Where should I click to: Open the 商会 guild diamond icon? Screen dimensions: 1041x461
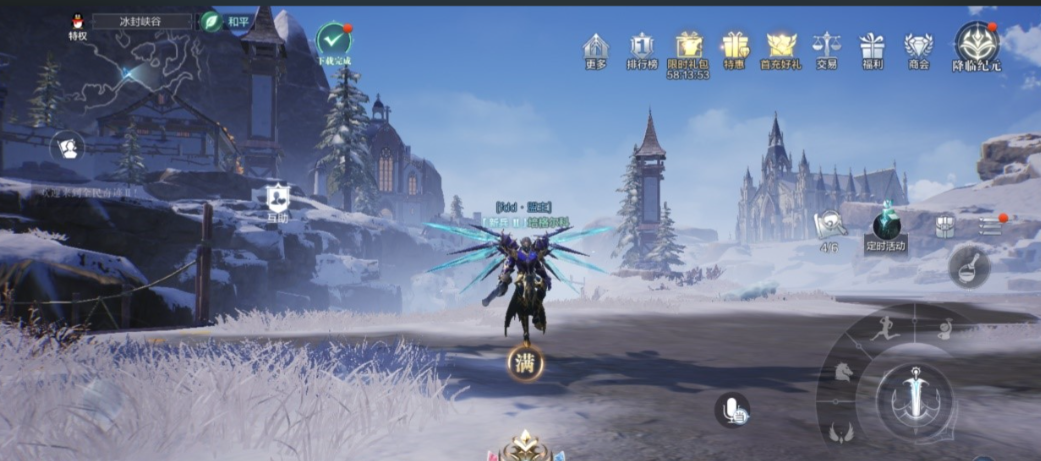pos(918,48)
